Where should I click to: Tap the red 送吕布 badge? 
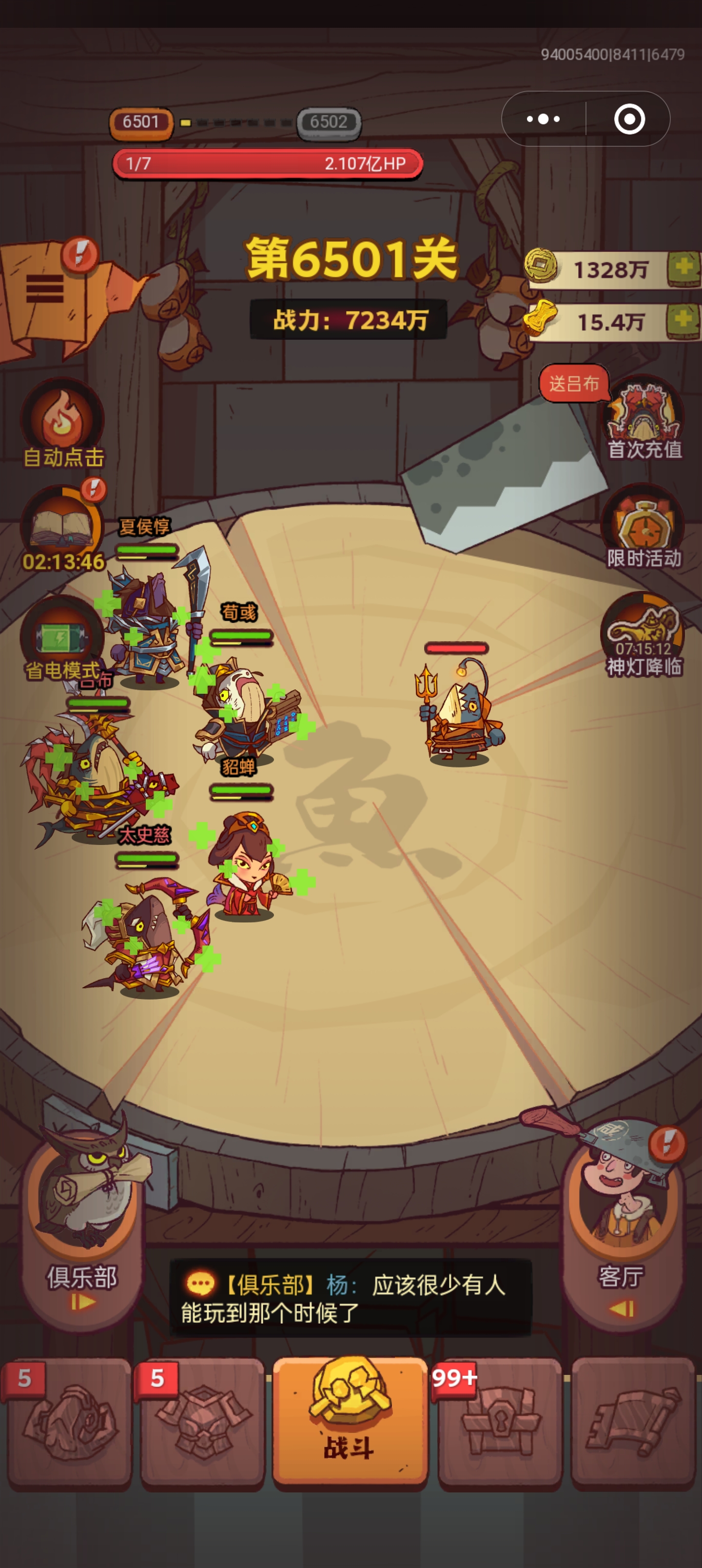(x=575, y=384)
